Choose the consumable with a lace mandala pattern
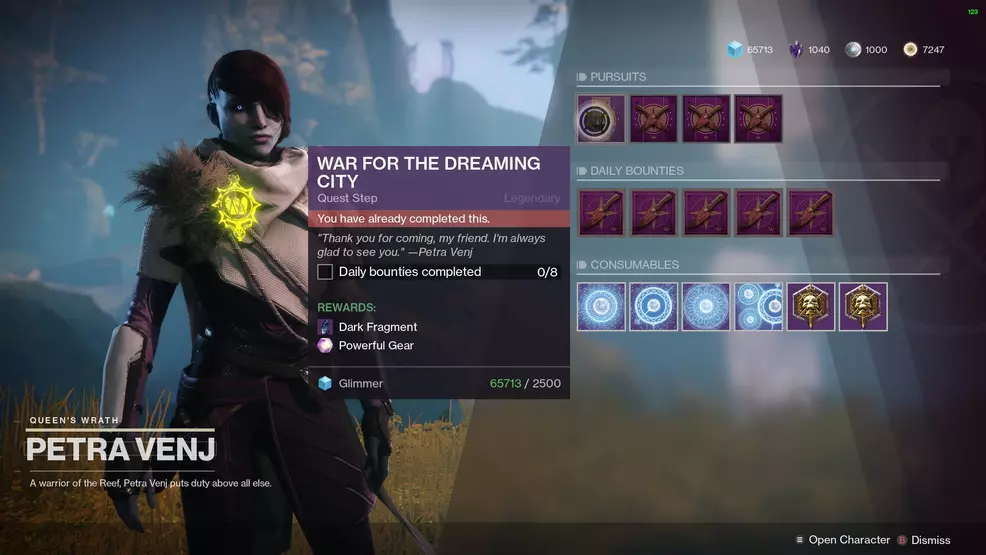The width and height of the screenshot is (986, 555). (x=706, y=307)
